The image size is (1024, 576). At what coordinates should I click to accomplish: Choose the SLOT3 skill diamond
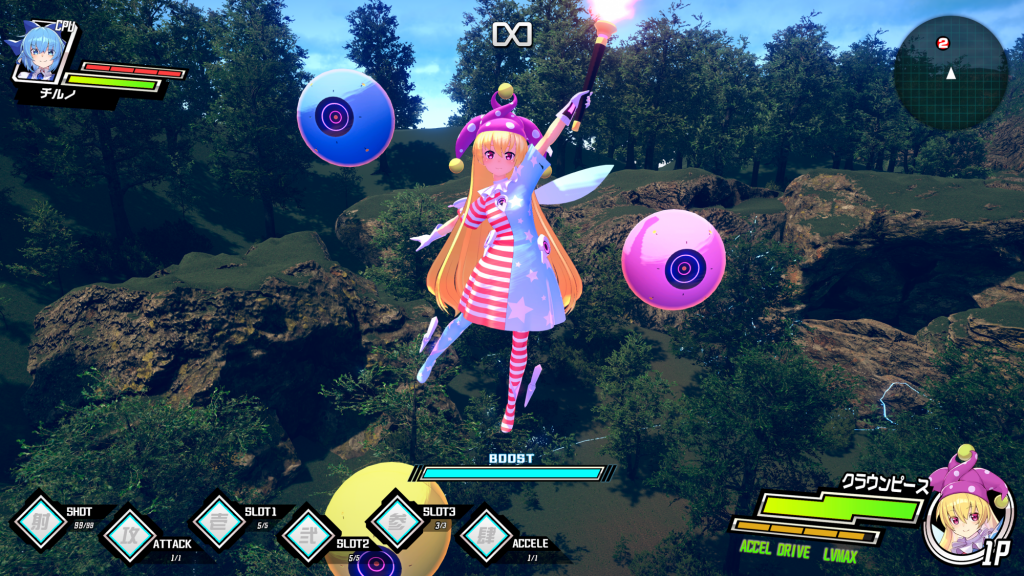point(397,522)
